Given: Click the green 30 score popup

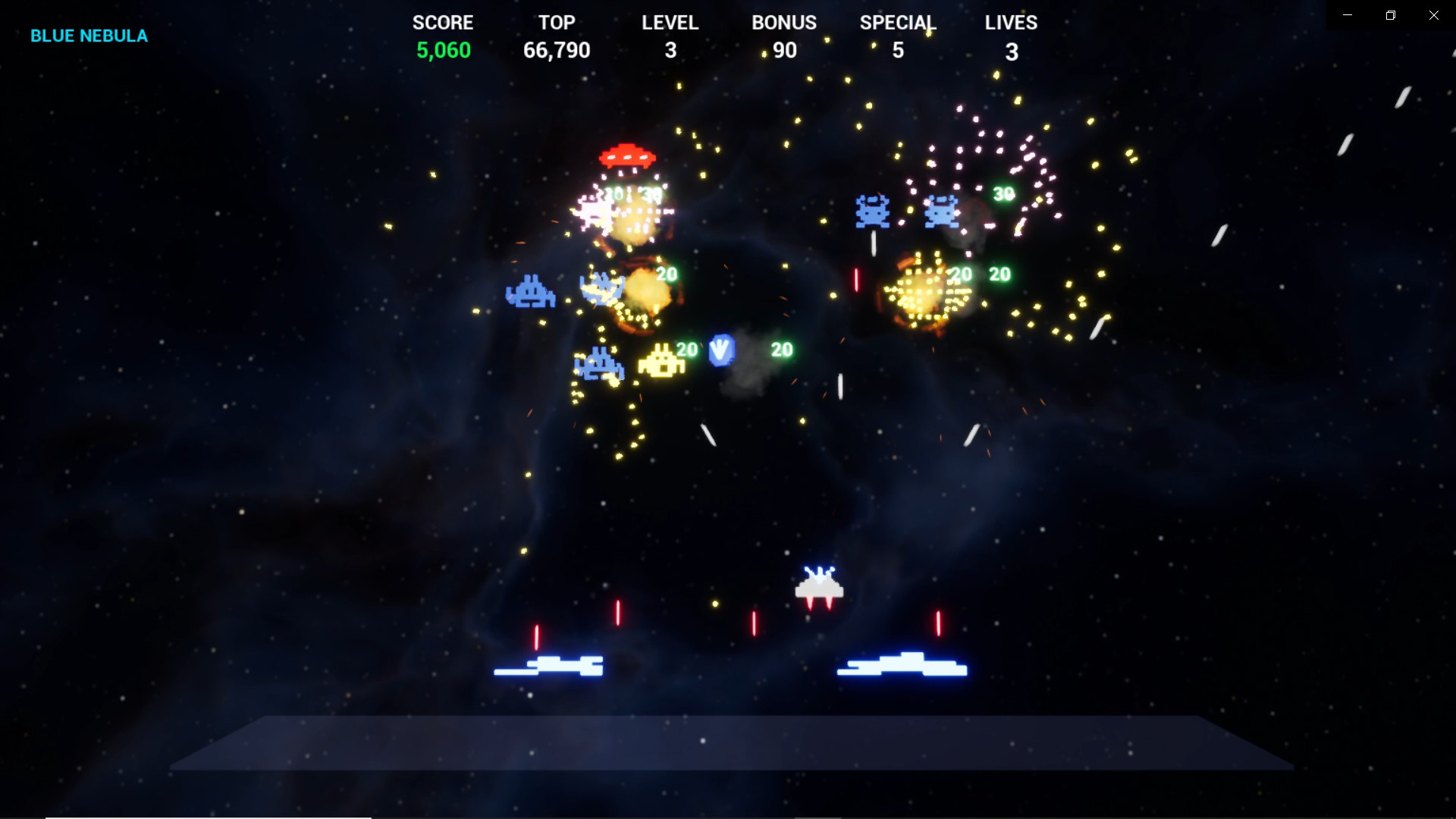Looking at the screenshot, I should coord(1003,193).
